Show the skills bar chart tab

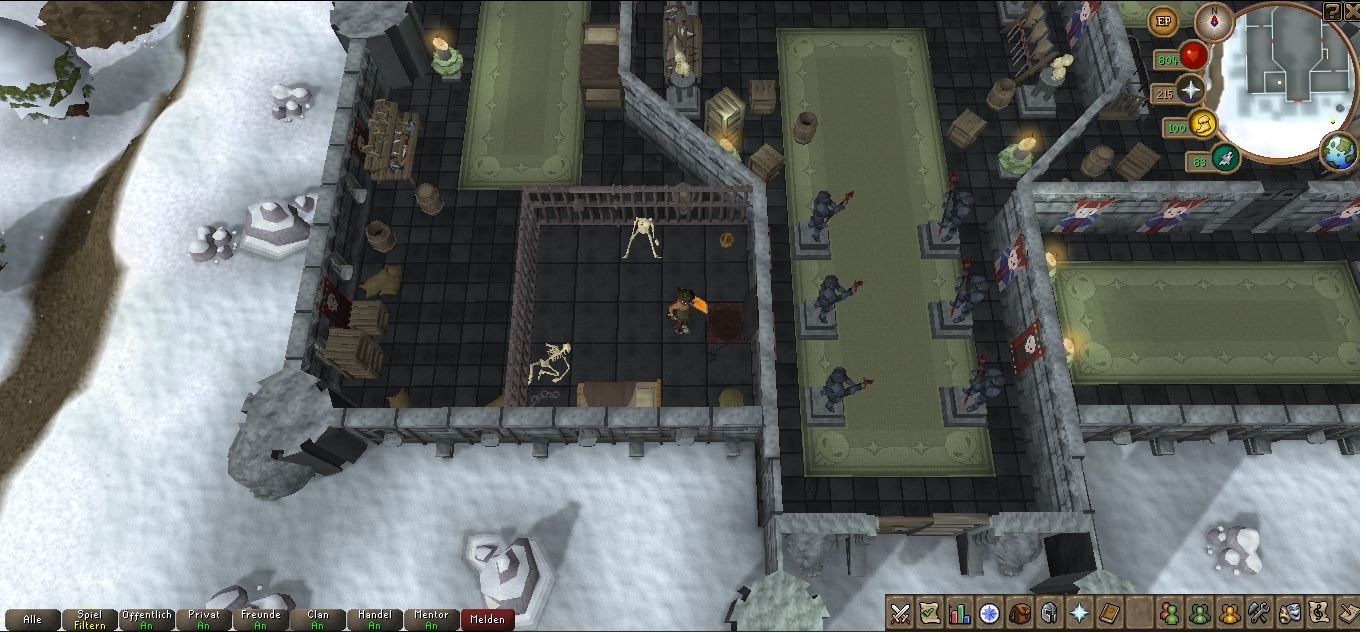(x=960, y=612)
